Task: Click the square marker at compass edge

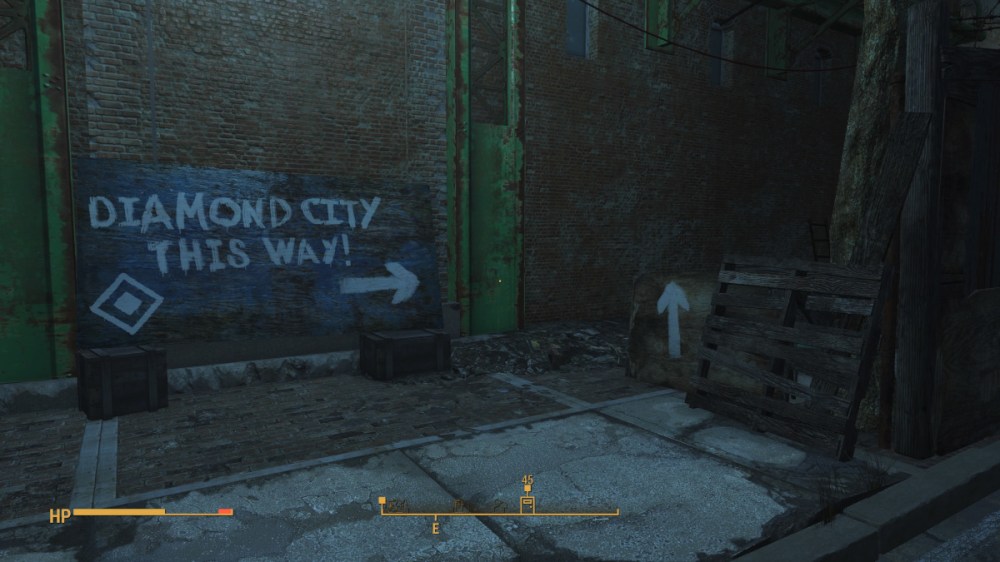Action: [x=382, y=500]
